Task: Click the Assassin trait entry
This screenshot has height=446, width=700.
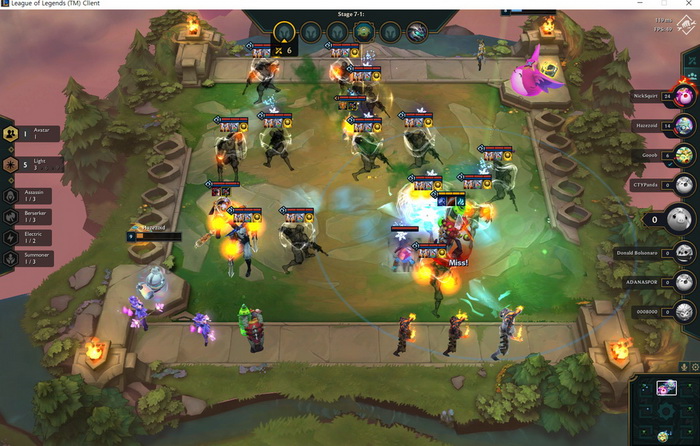Action: click(x=32, y=196)
